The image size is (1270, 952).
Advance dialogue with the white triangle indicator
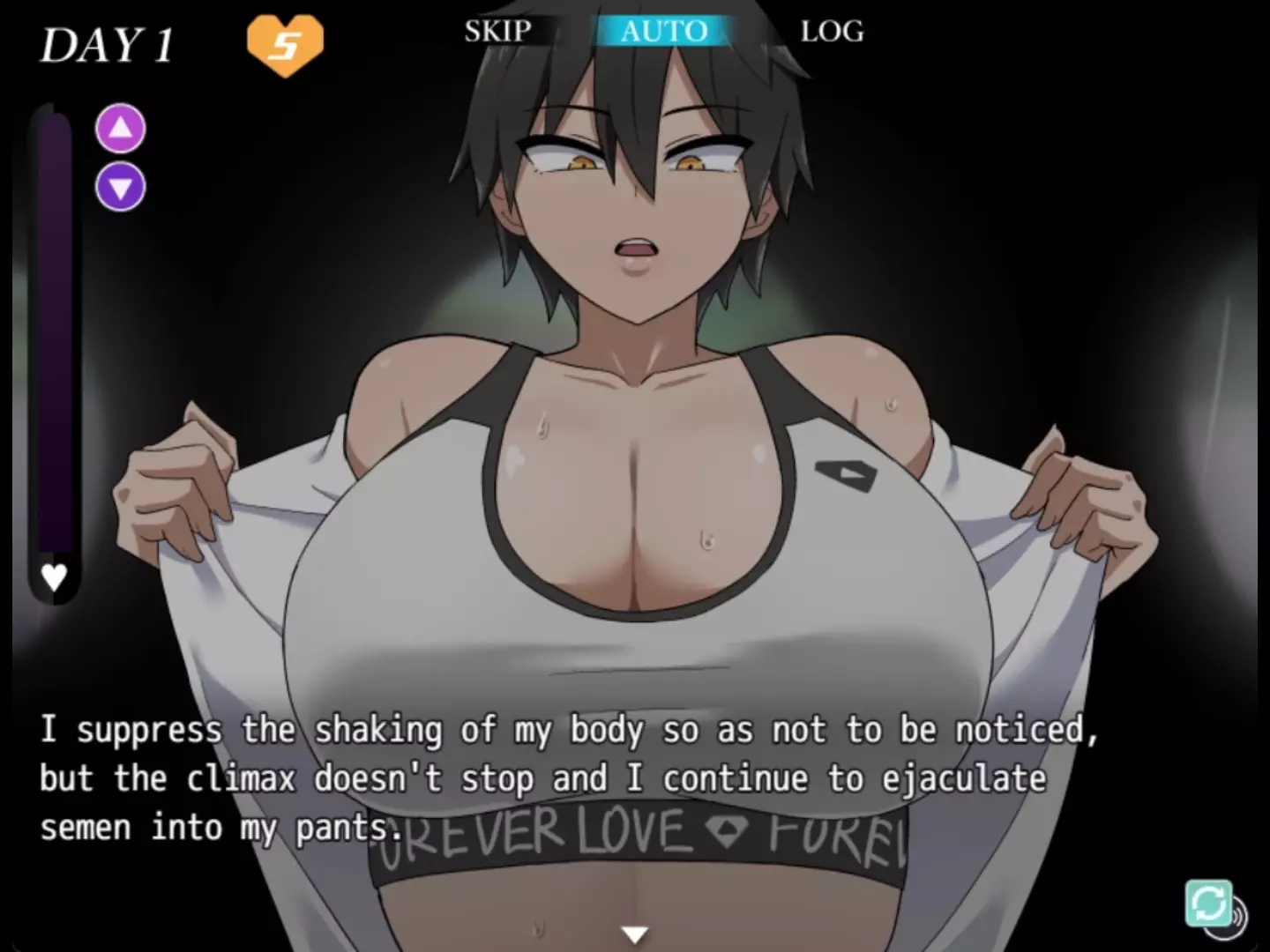[x=635, y=933]
